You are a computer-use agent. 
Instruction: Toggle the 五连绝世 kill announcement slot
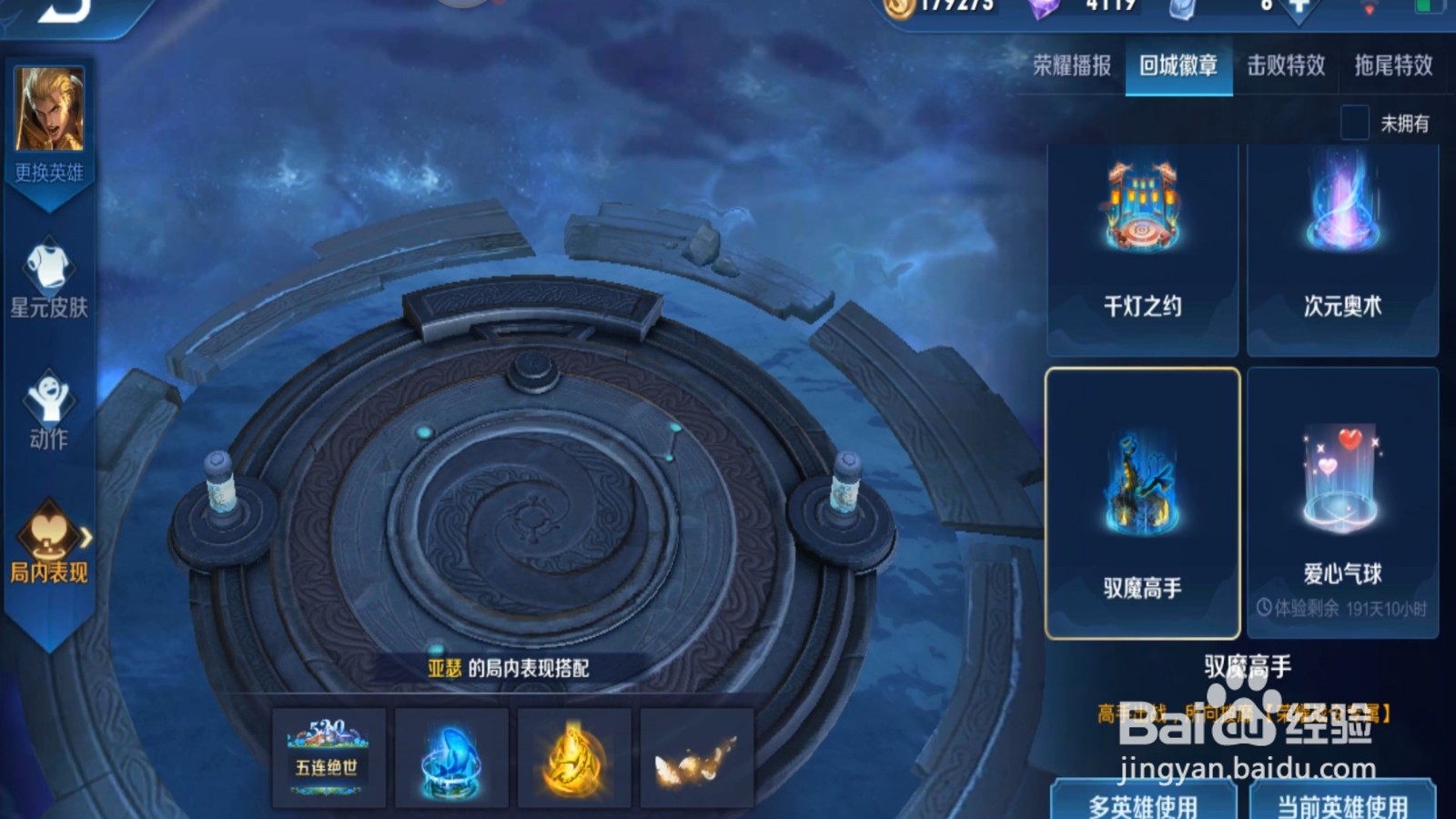pos(329,757)
